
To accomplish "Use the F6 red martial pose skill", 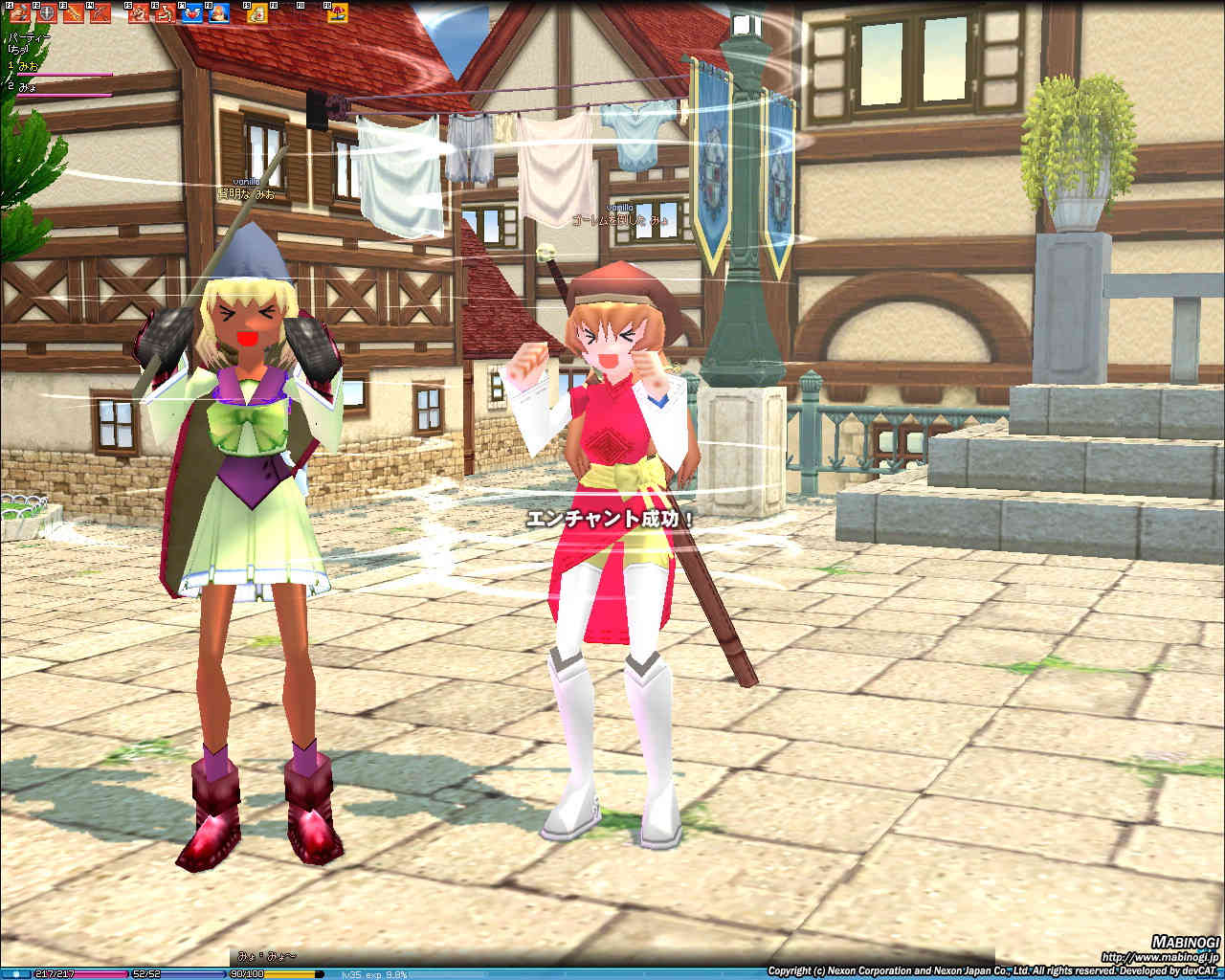I will (x=166, y=12).
